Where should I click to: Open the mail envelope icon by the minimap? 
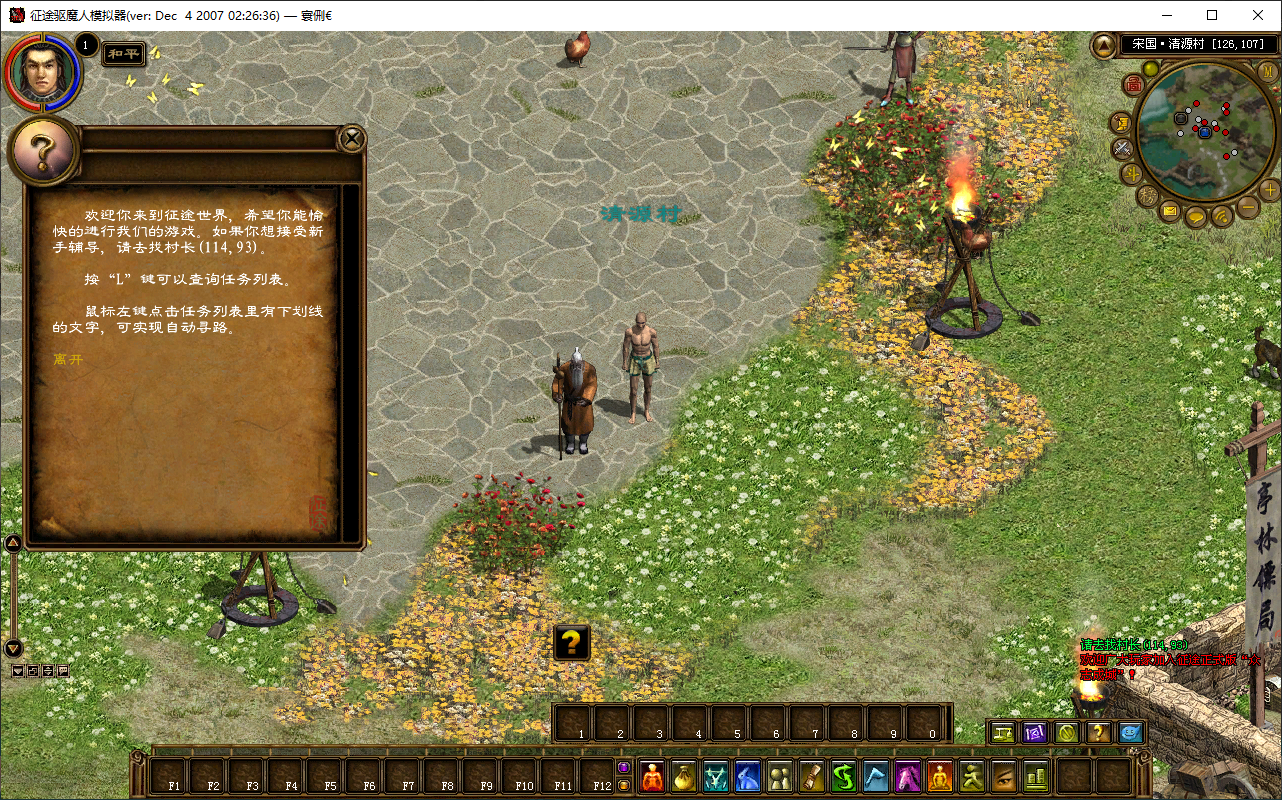click(x=1169, y=211)
